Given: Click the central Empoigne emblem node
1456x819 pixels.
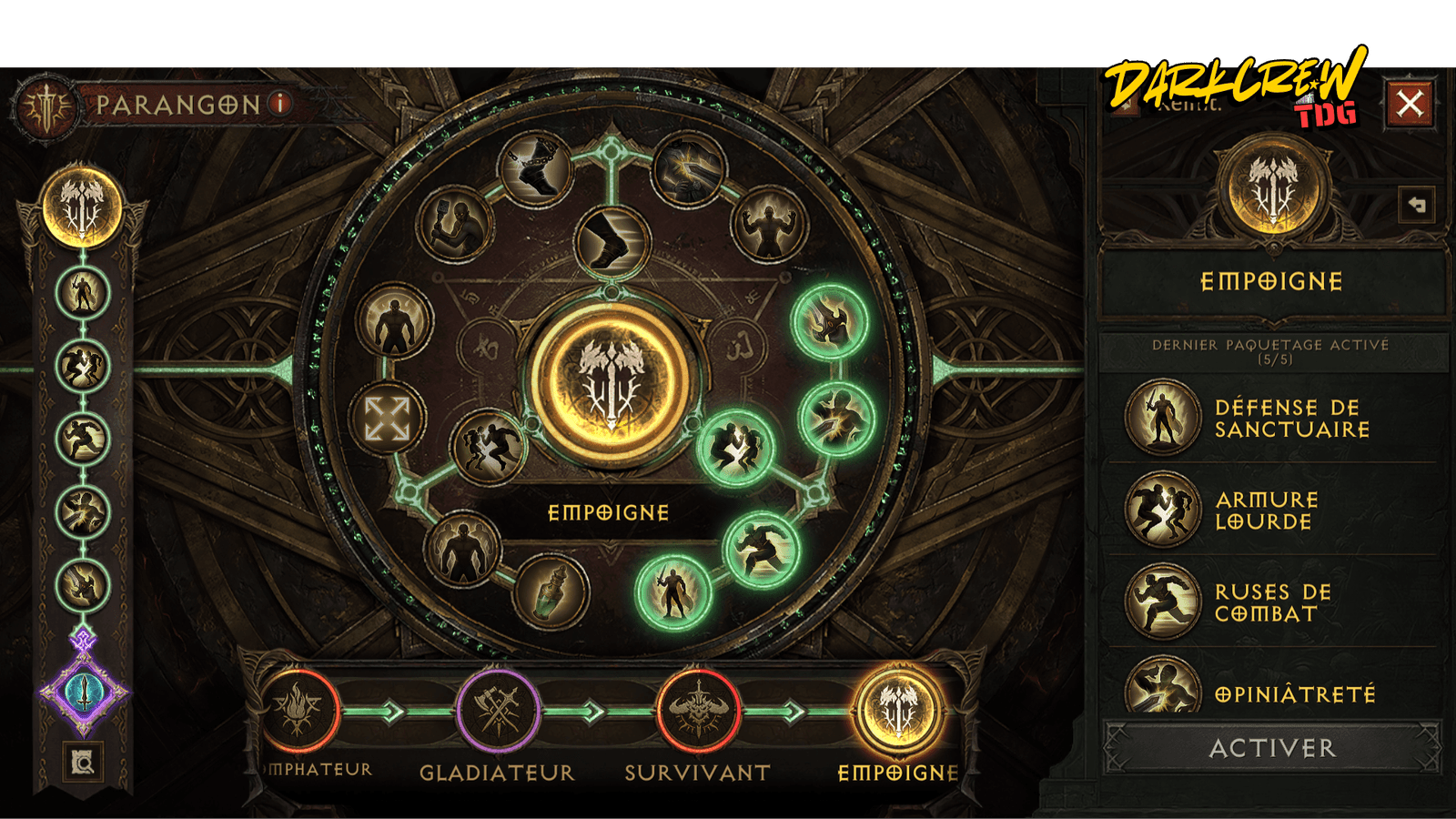Looking at the screenshot, I should 612,383.
